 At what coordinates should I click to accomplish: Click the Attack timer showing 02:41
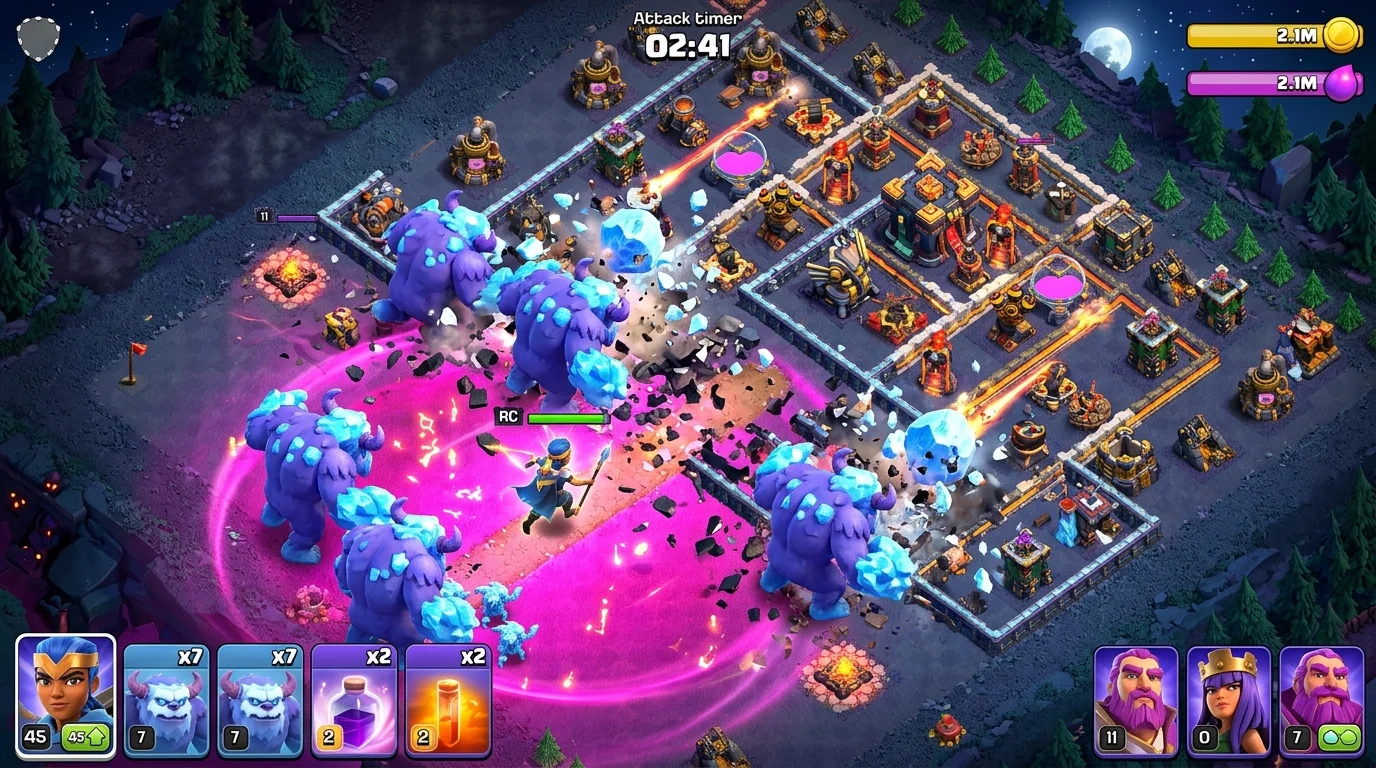(686, 44)
